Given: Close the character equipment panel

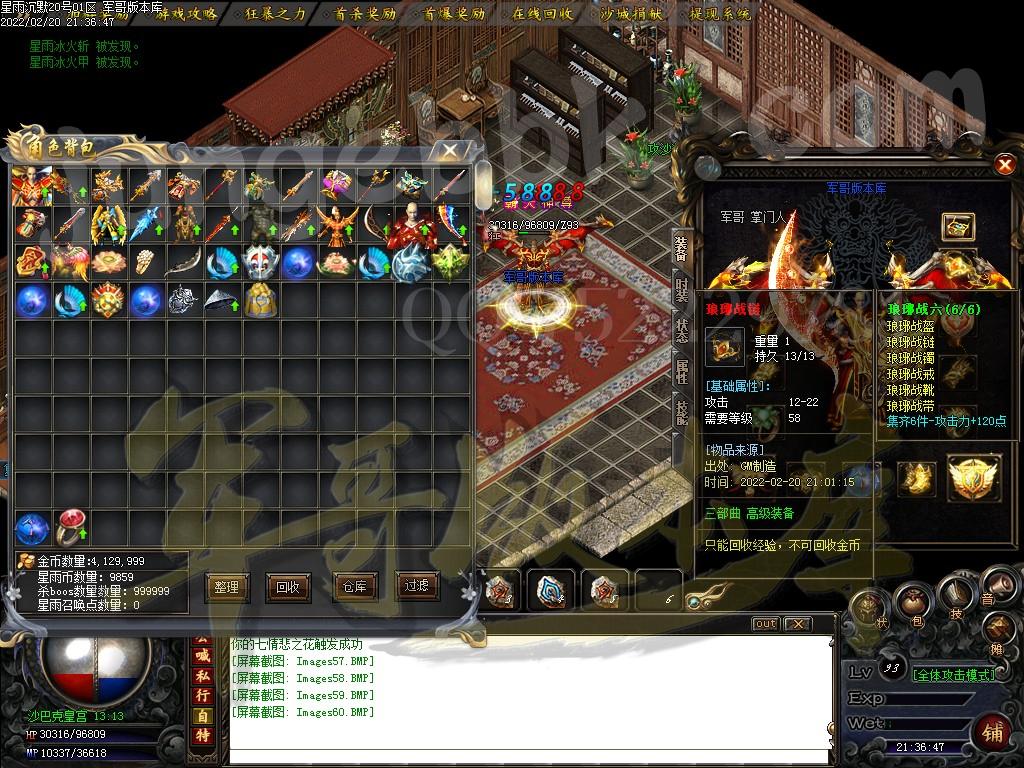Looking at the screenshot, I should (1005, 164).
